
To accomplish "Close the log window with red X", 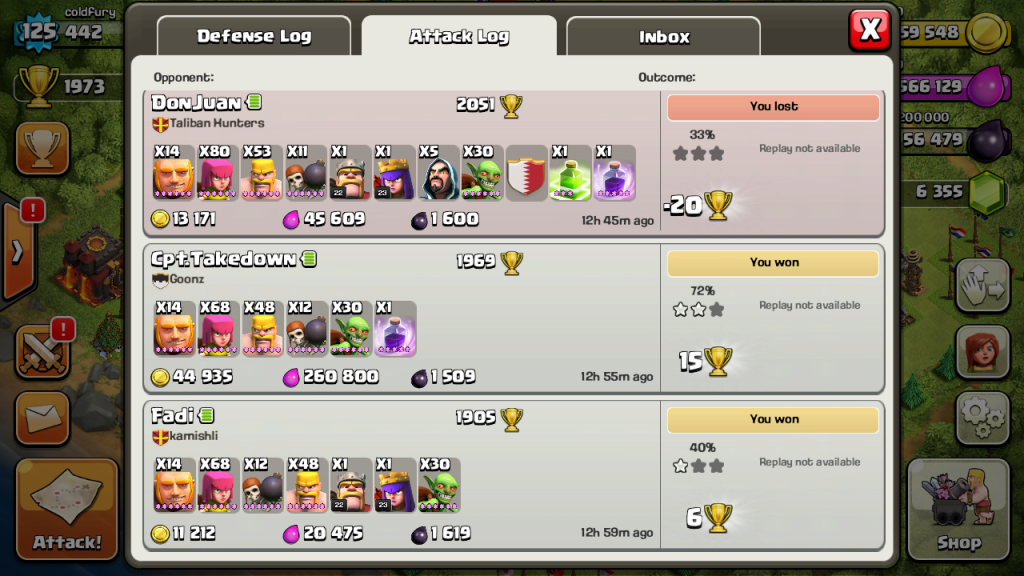I will click(869, 30).
